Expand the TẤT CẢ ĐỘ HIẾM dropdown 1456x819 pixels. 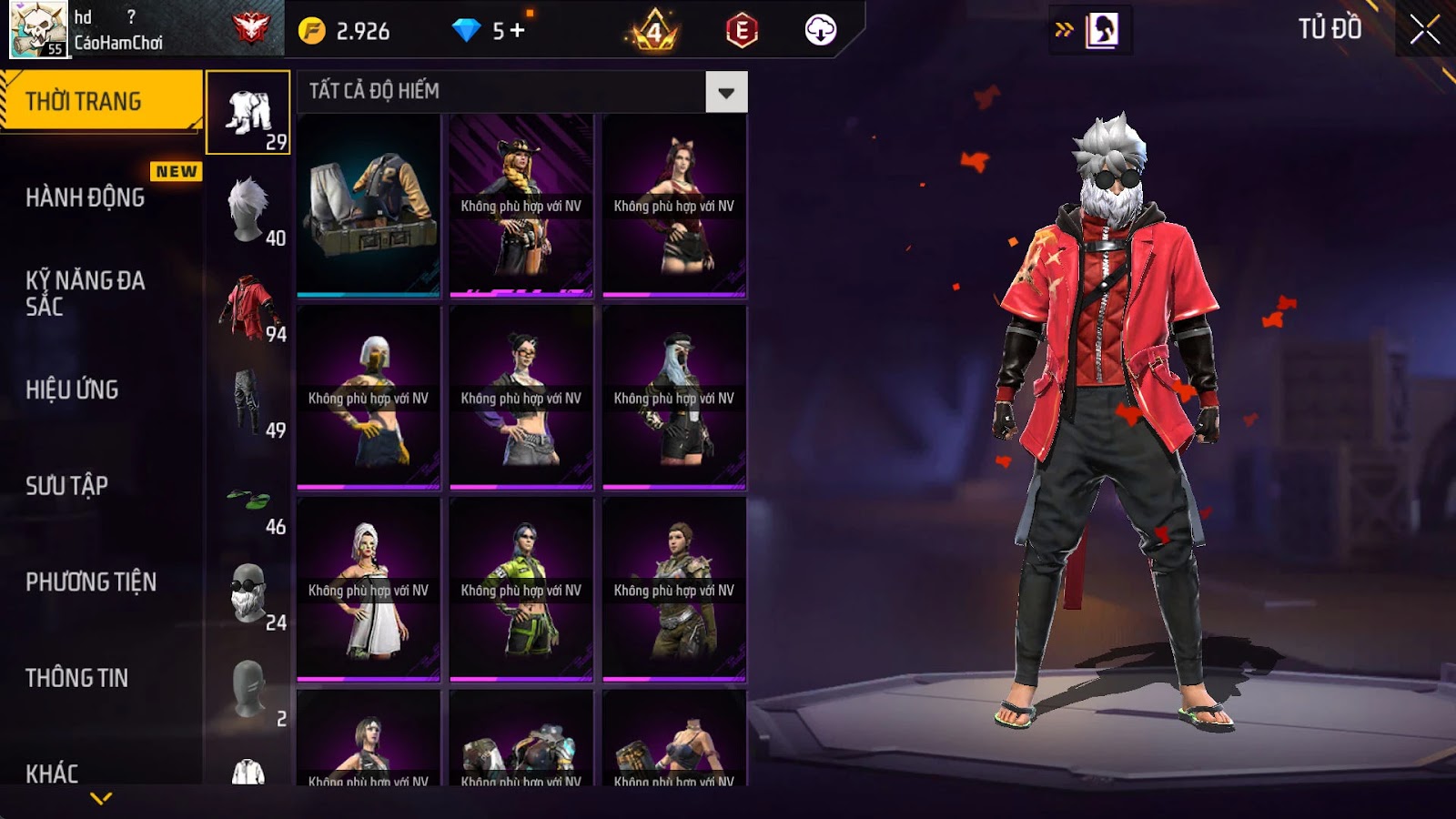[x=726, y=92]
